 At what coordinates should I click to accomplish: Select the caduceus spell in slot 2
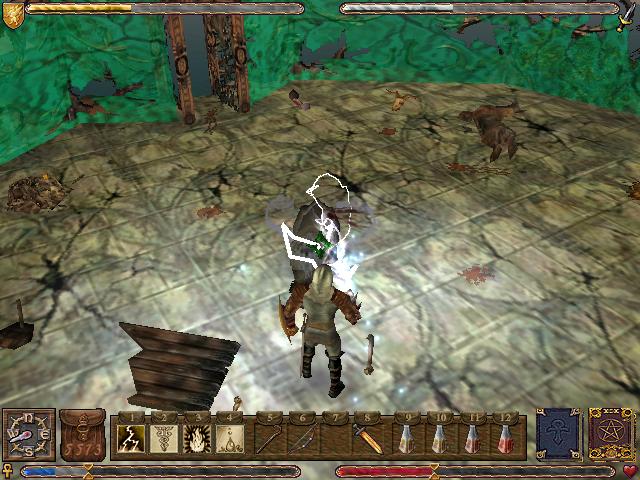(x=165, y=438)
